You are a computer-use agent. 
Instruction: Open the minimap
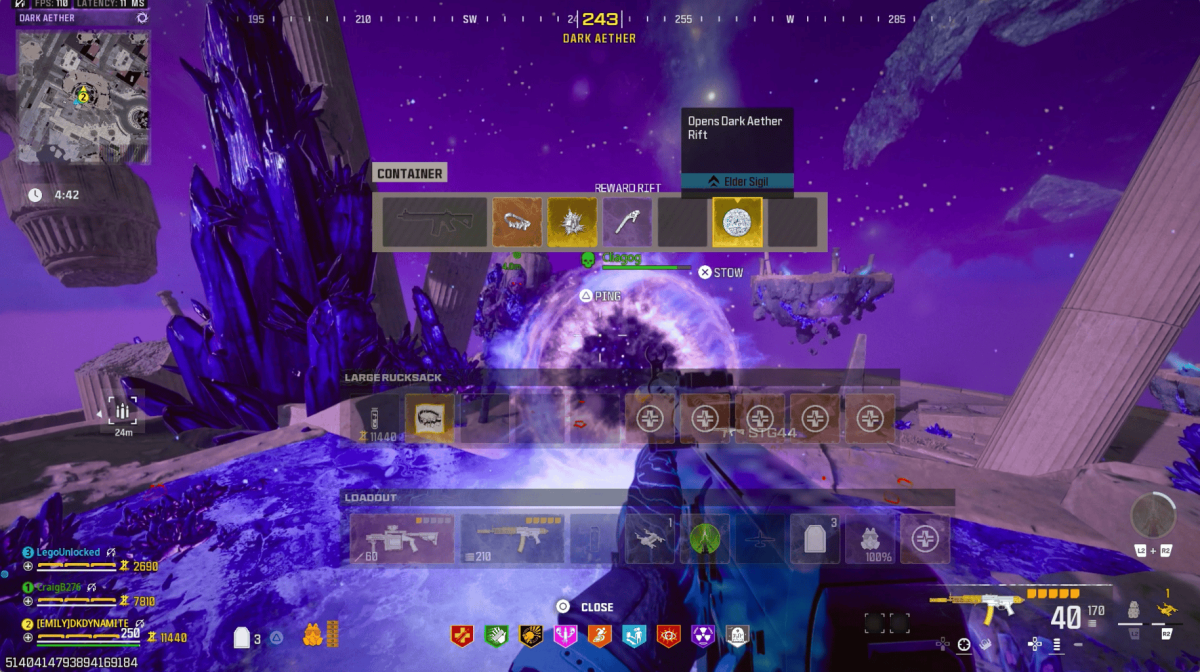point(83,96)
